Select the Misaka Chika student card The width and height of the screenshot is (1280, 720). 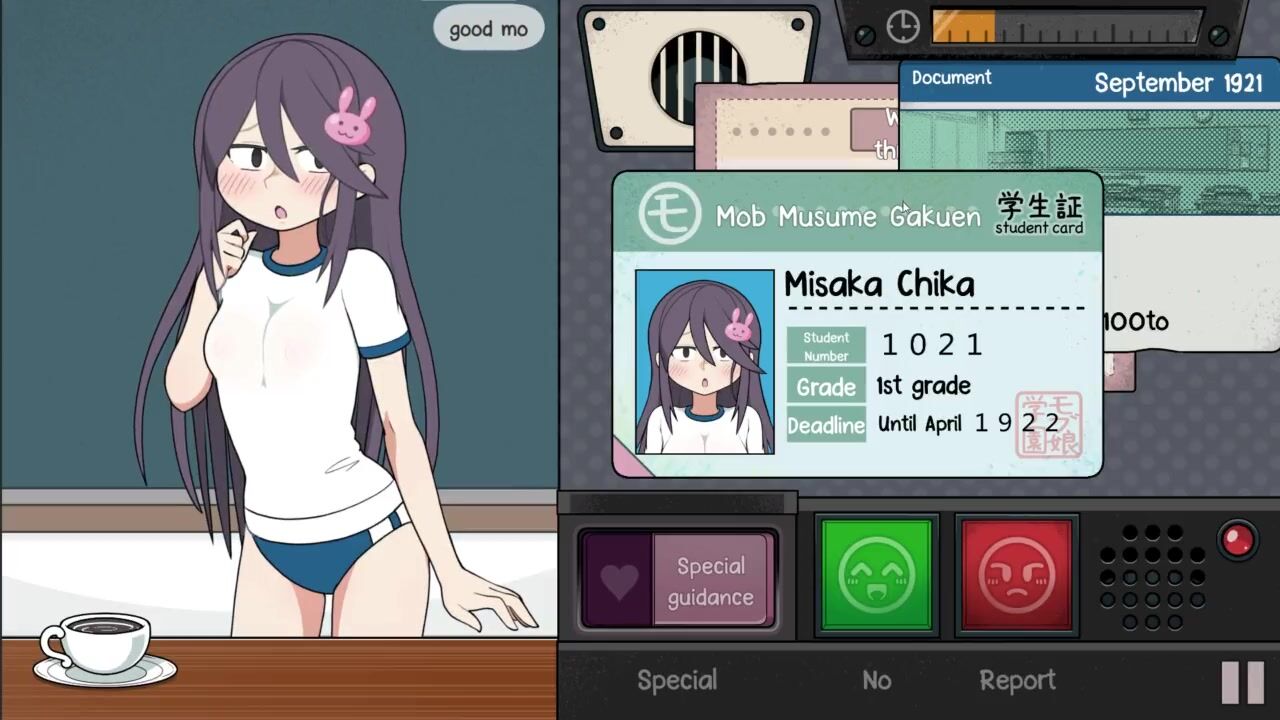click(857, 323)
